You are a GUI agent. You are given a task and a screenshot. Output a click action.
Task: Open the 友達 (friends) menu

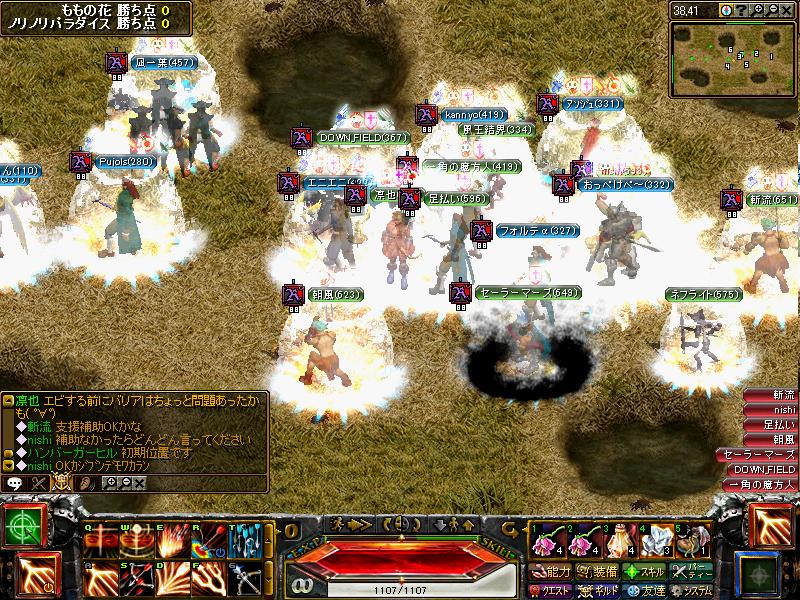(646, 591)
